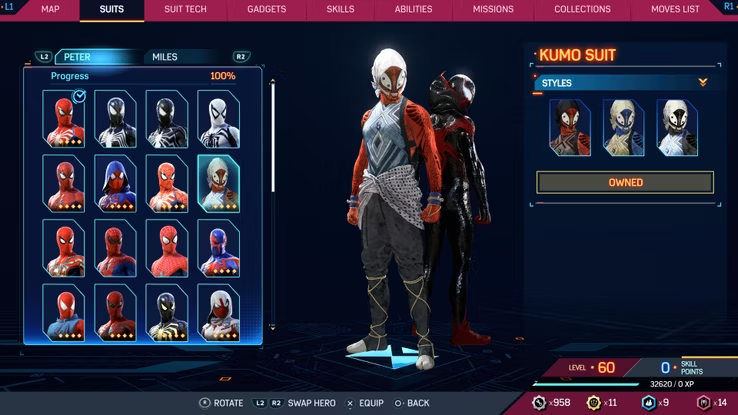
Task: Show the Abilities tab
Action: (x=413, y=9)
